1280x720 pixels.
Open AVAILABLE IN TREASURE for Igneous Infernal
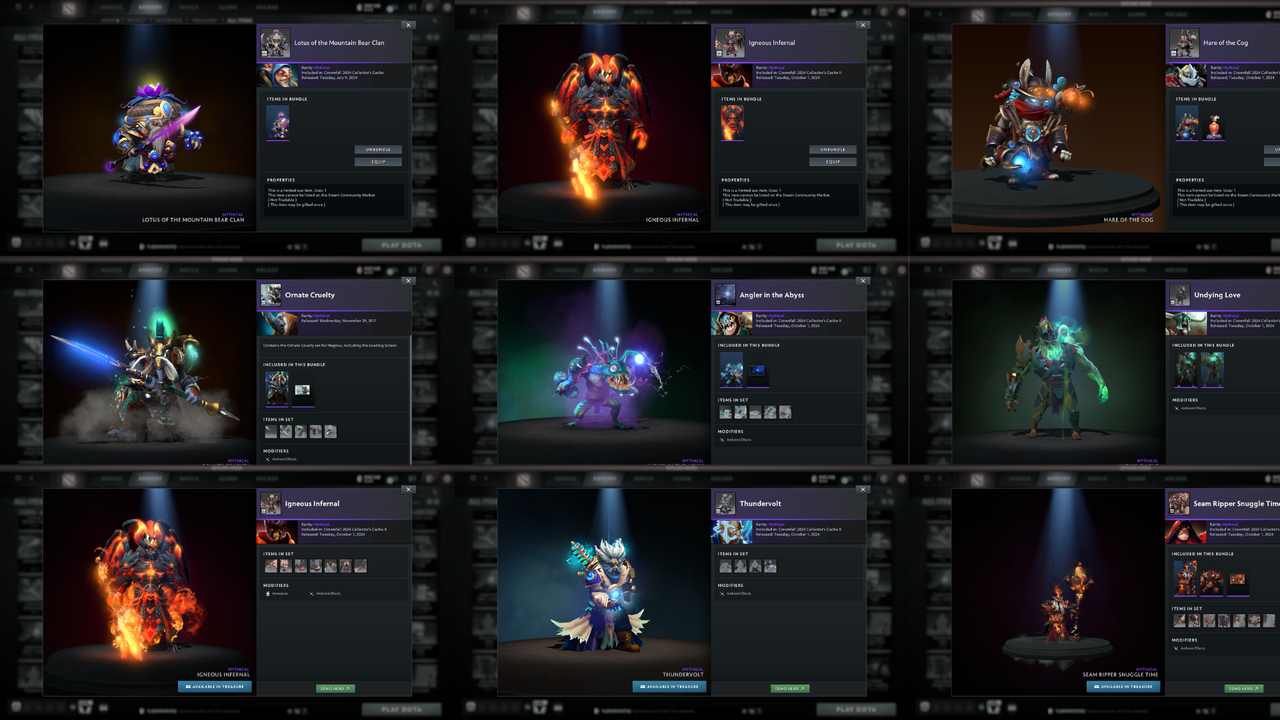point(214,687)
